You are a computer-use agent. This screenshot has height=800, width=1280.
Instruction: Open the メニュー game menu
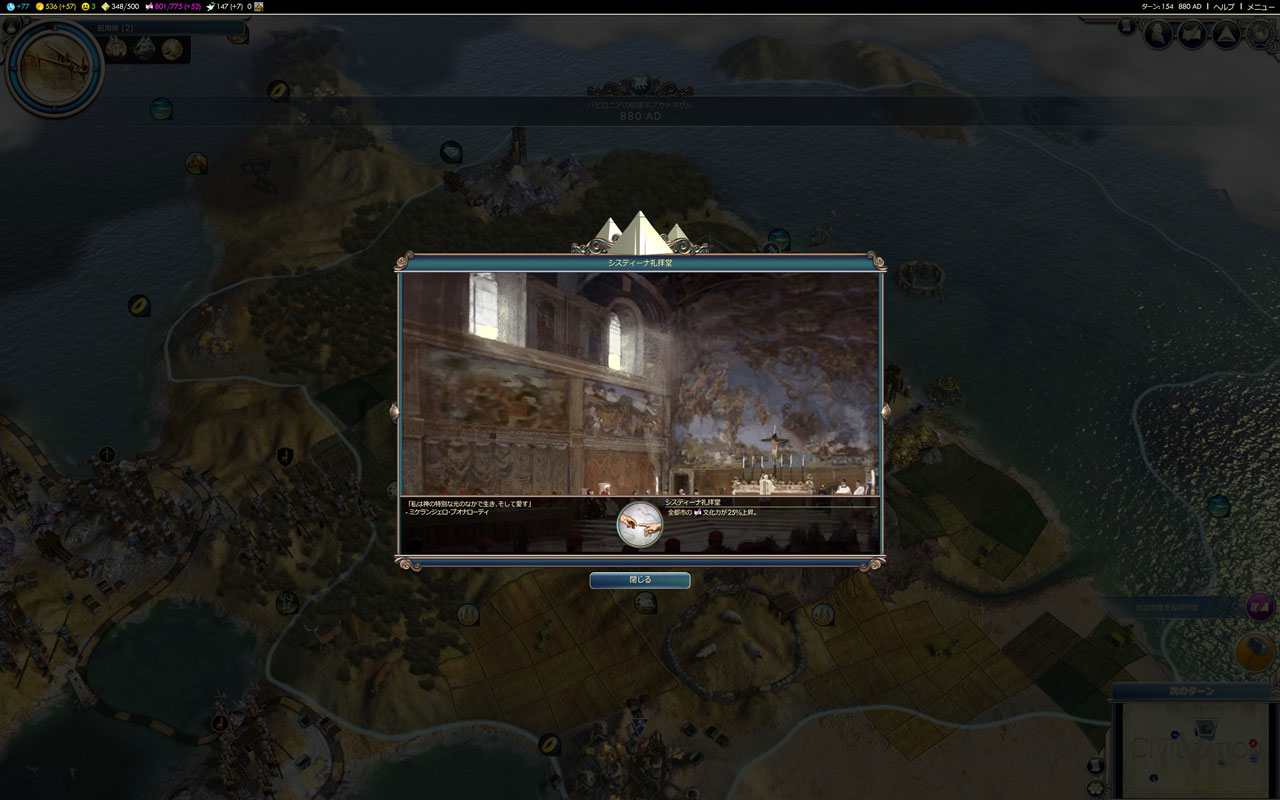(x=1260, y=6)
